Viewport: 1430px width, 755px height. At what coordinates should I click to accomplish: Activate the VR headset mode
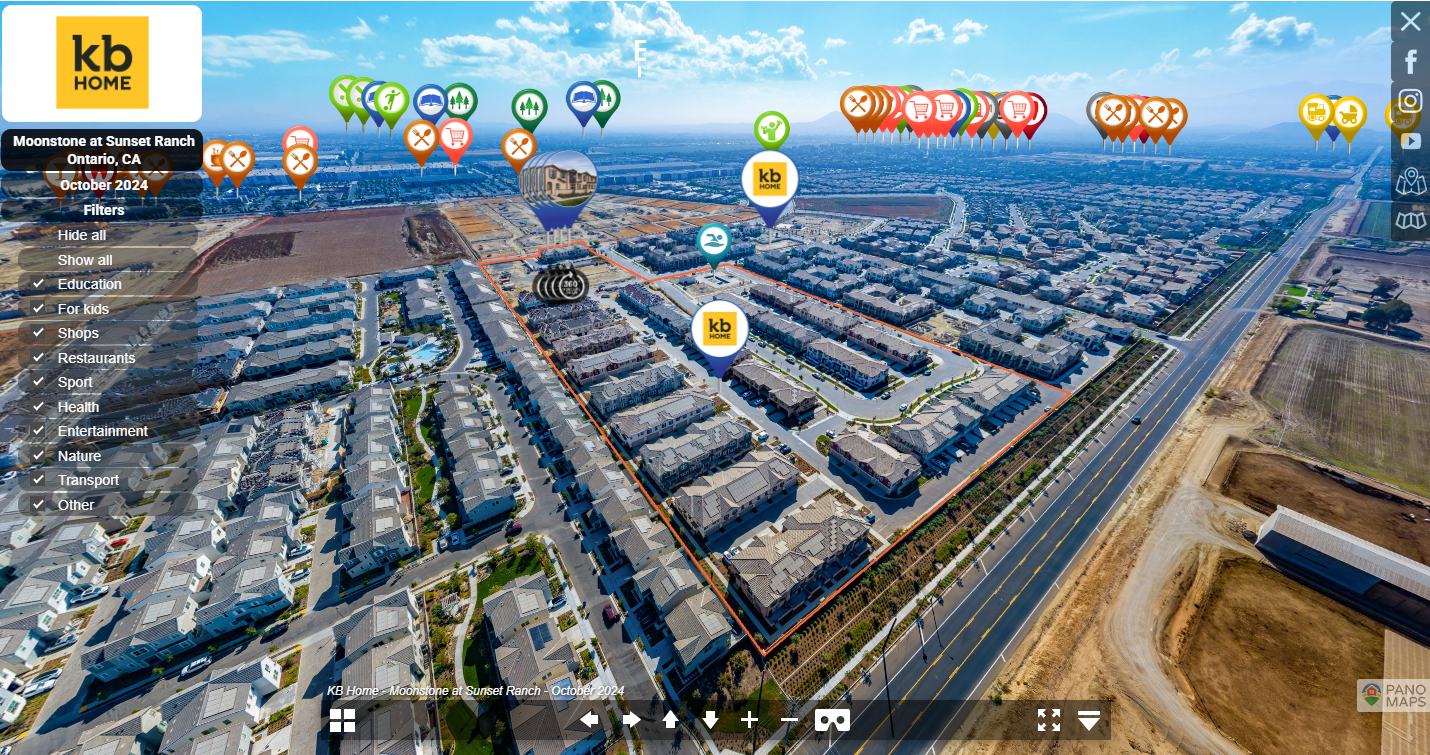pyautogui.click(x=832, y=720)
